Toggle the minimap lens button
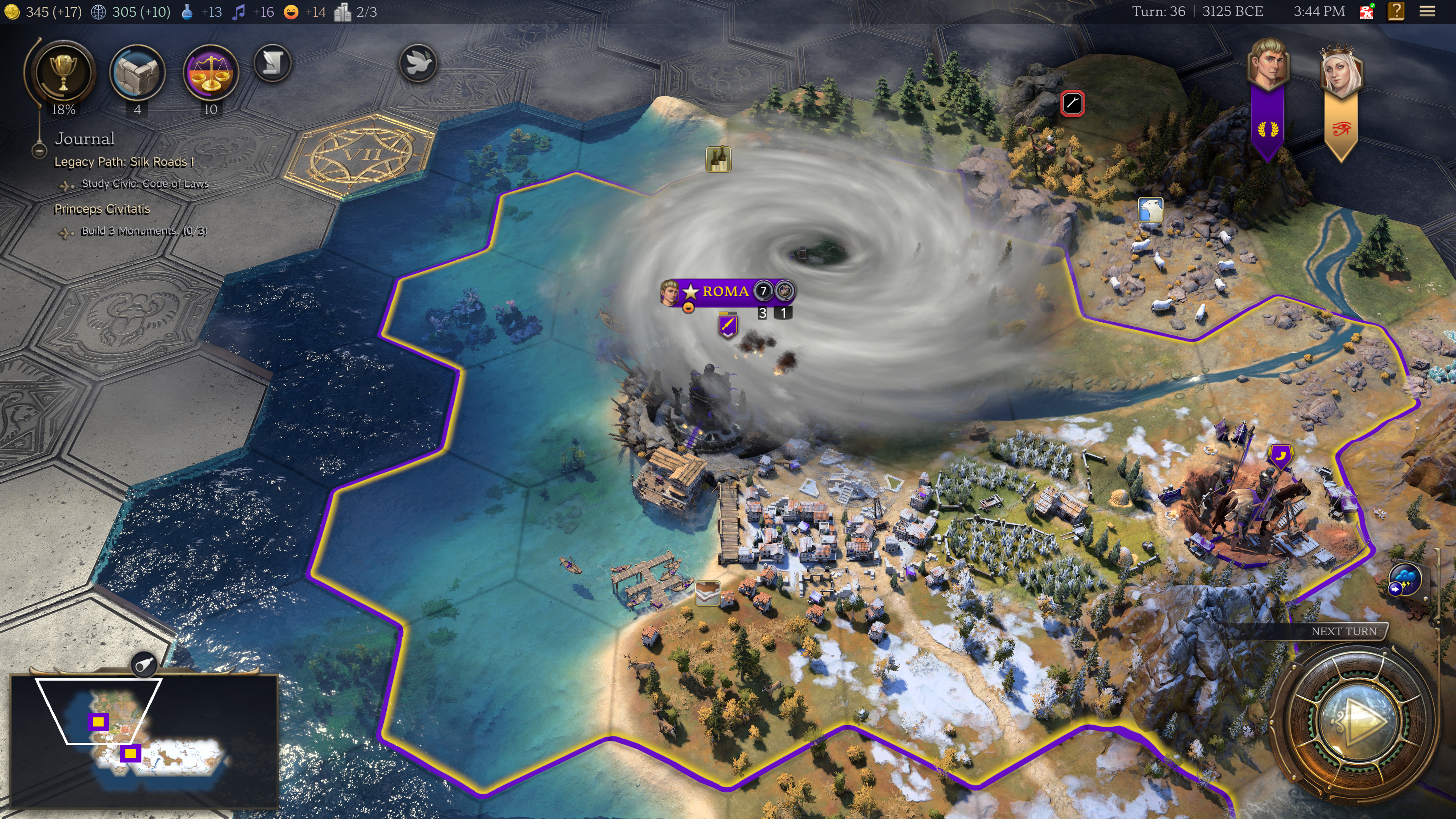The image size is (1456, 819). (144, 665)
